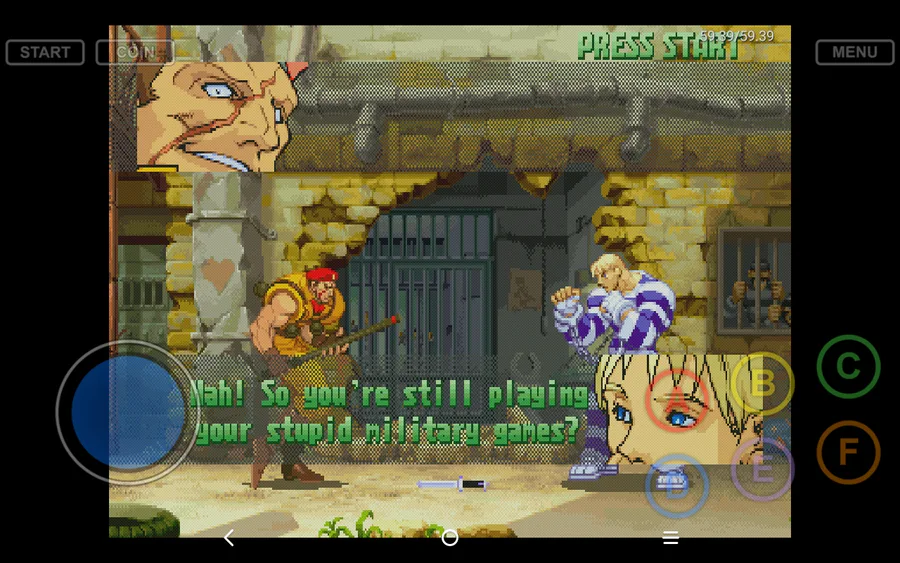Screen dimensions: 900x563
Task: Tap the START overlay button
Action: [x=45, y=52]
